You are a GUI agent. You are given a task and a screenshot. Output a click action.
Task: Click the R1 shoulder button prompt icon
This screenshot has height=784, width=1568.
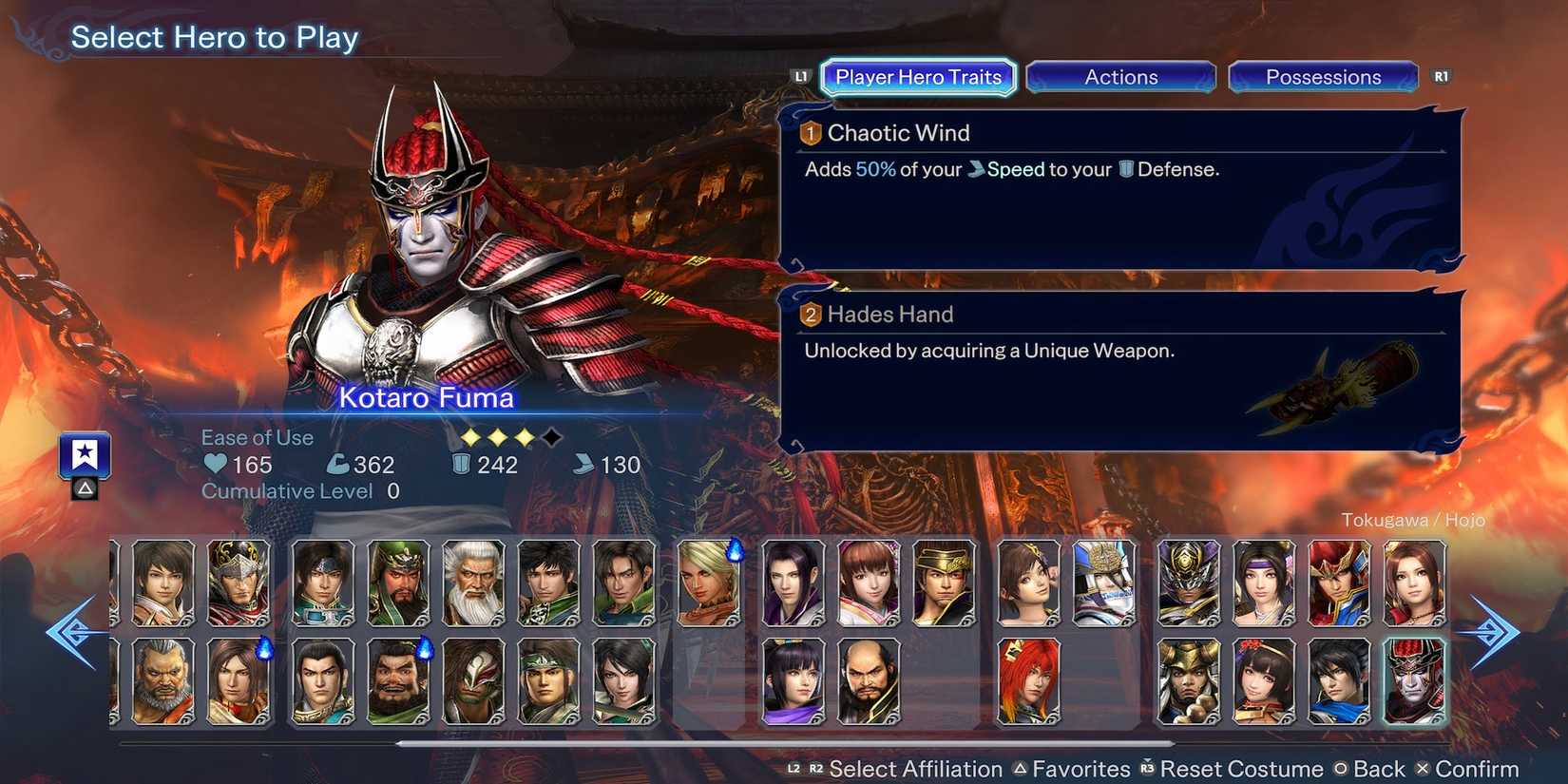pyautogui.click(x=1441, y=76)
